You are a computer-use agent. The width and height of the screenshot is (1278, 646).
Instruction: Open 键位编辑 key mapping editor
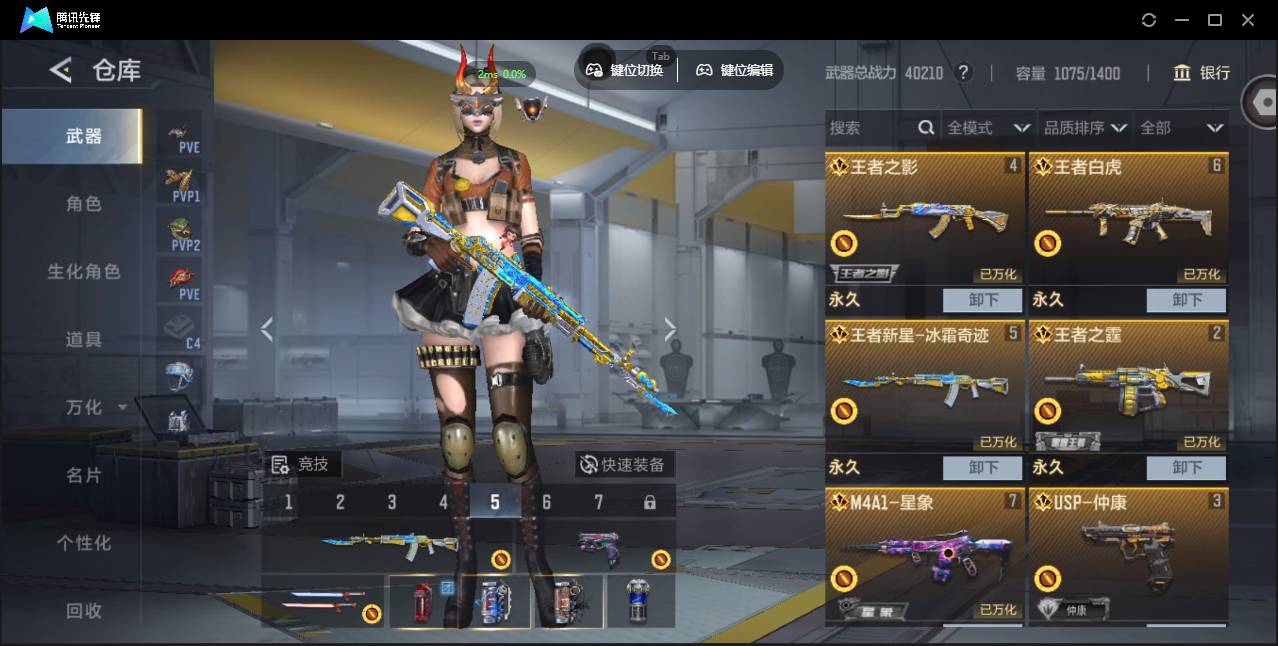coord(735,70)
